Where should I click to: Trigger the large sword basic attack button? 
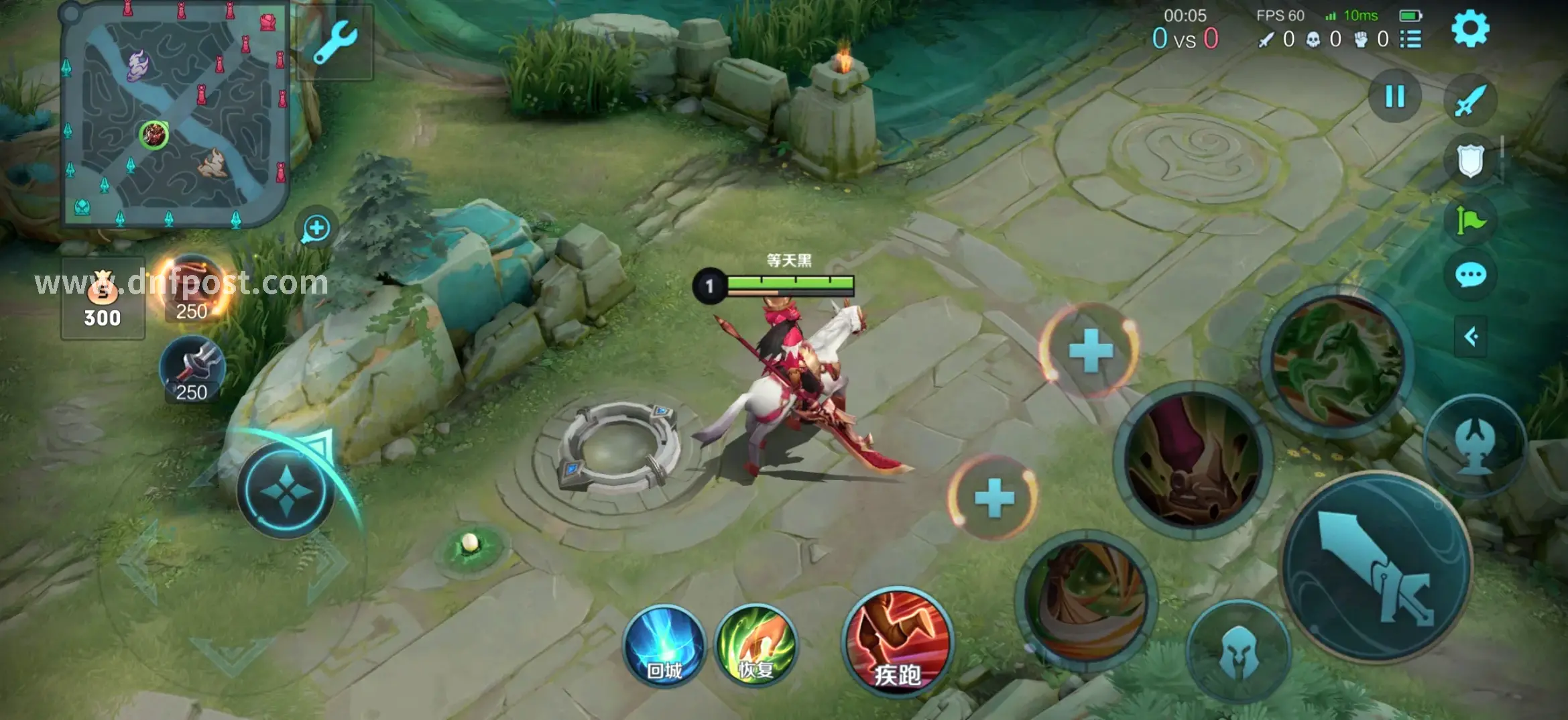[1376, 567]
